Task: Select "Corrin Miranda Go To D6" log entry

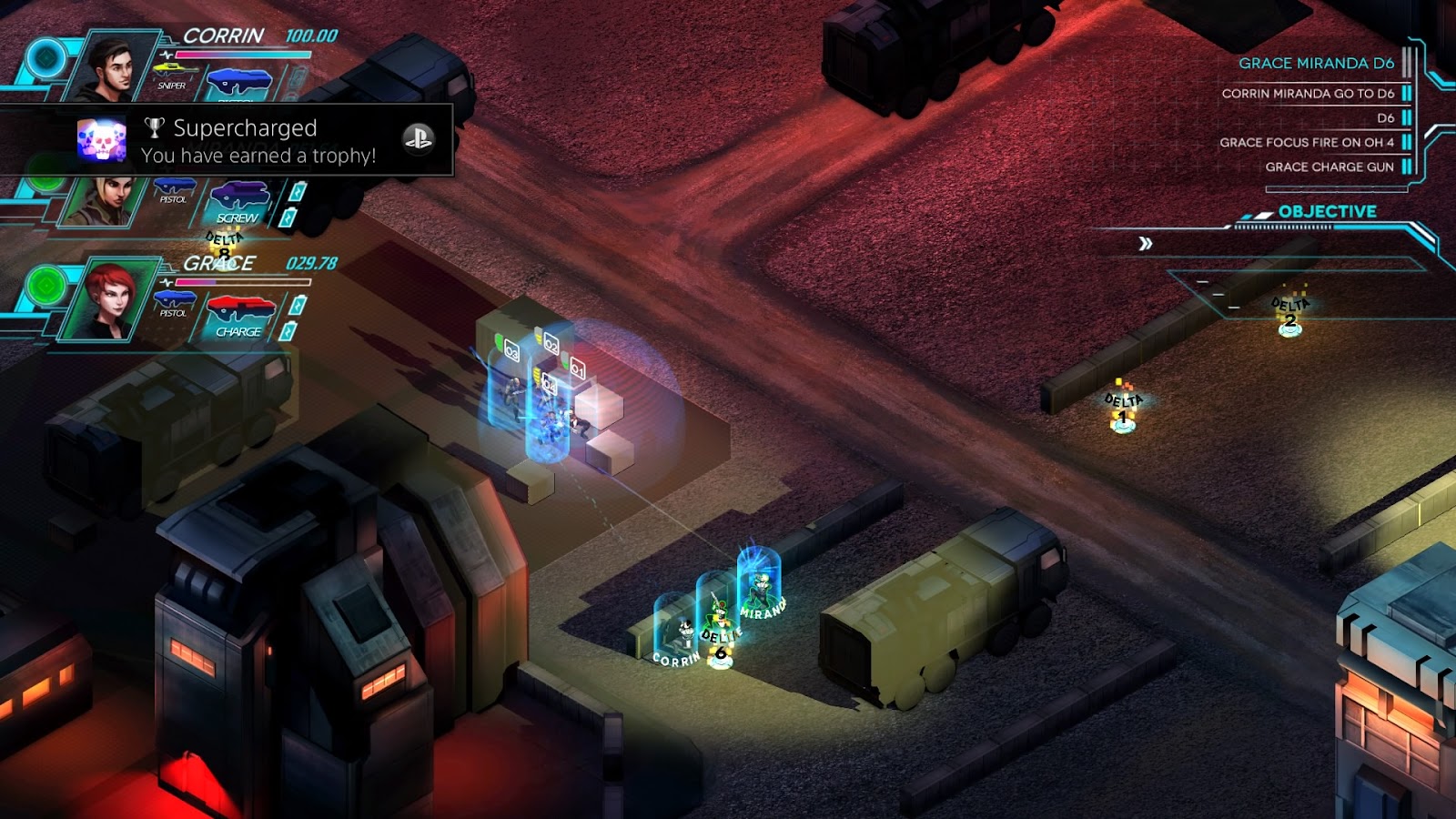Action: point(1307,94)
